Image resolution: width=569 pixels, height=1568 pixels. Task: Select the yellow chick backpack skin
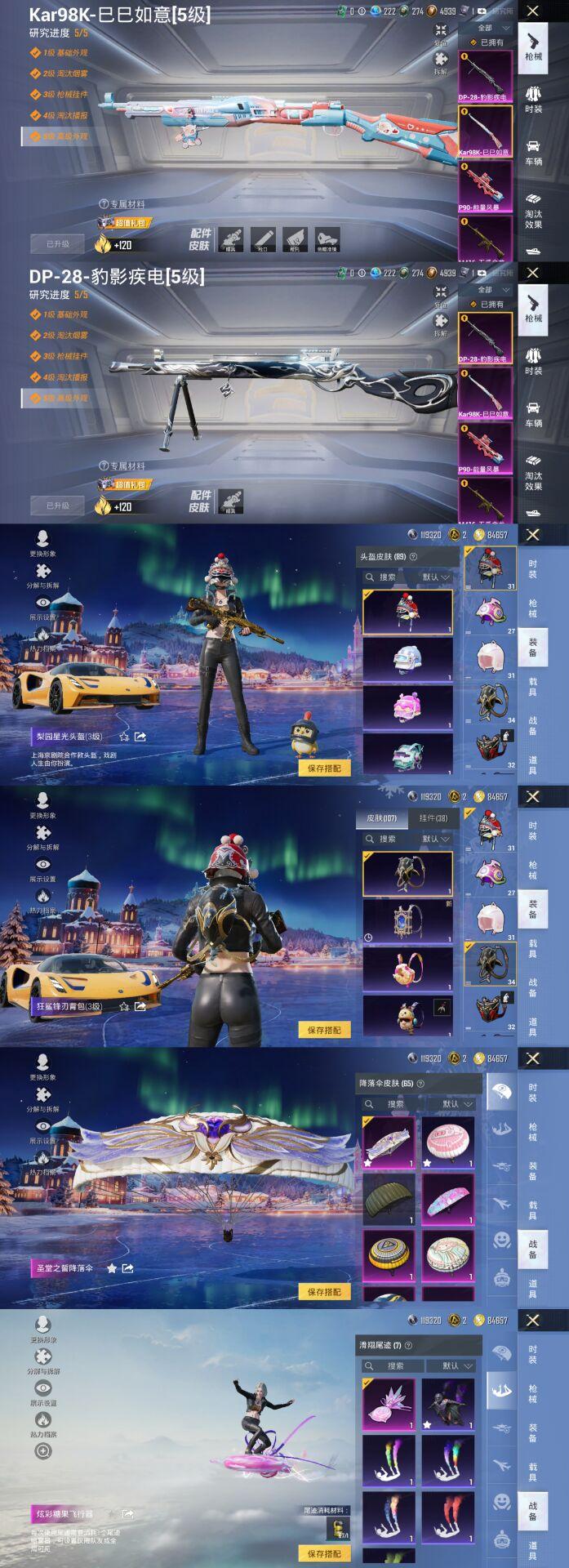pos(407,1015)
